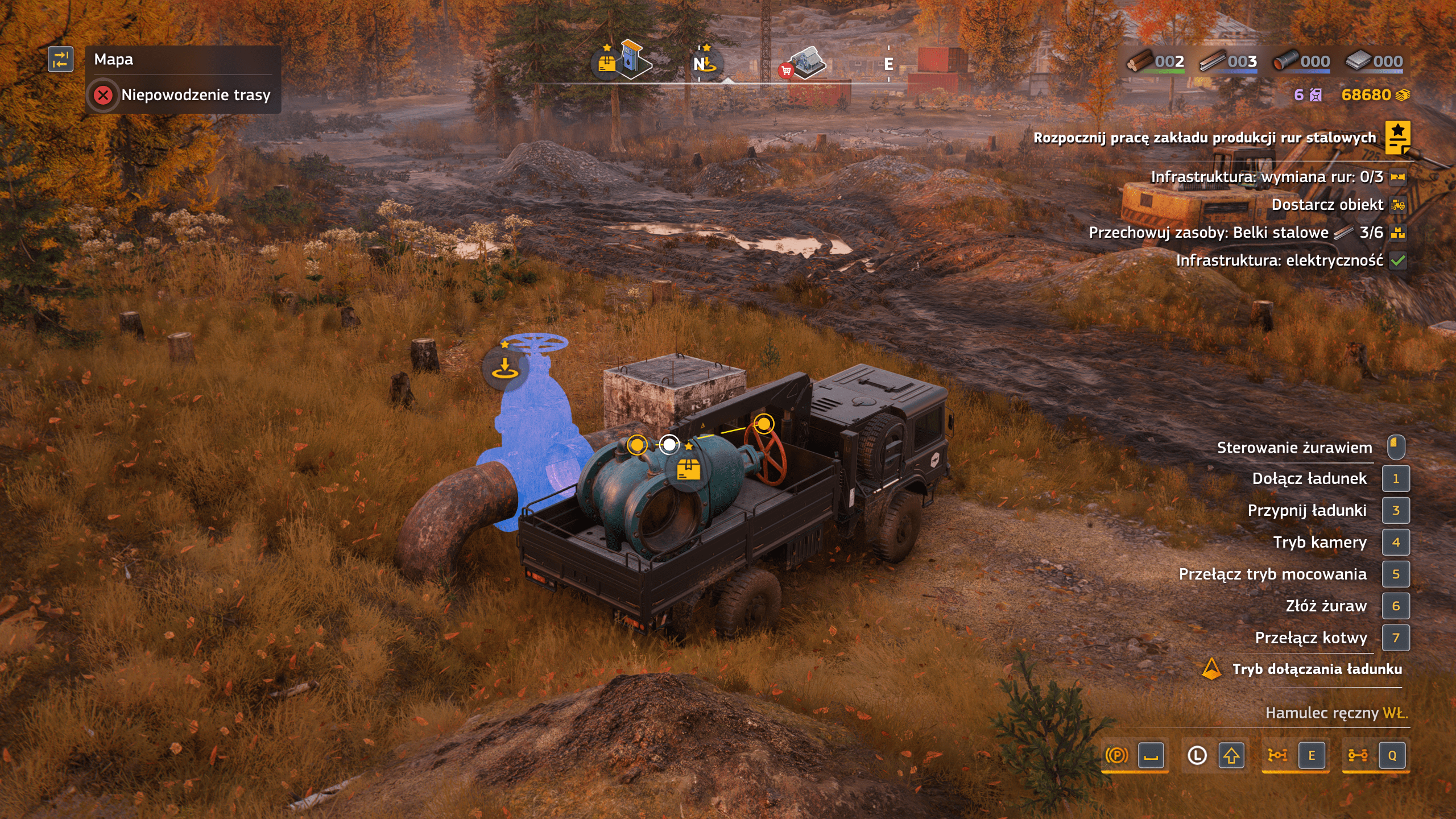Select the Dostarcz obiekt objective
Image resolution: width=1456 pixels, height=819 pixels.
1327,205
